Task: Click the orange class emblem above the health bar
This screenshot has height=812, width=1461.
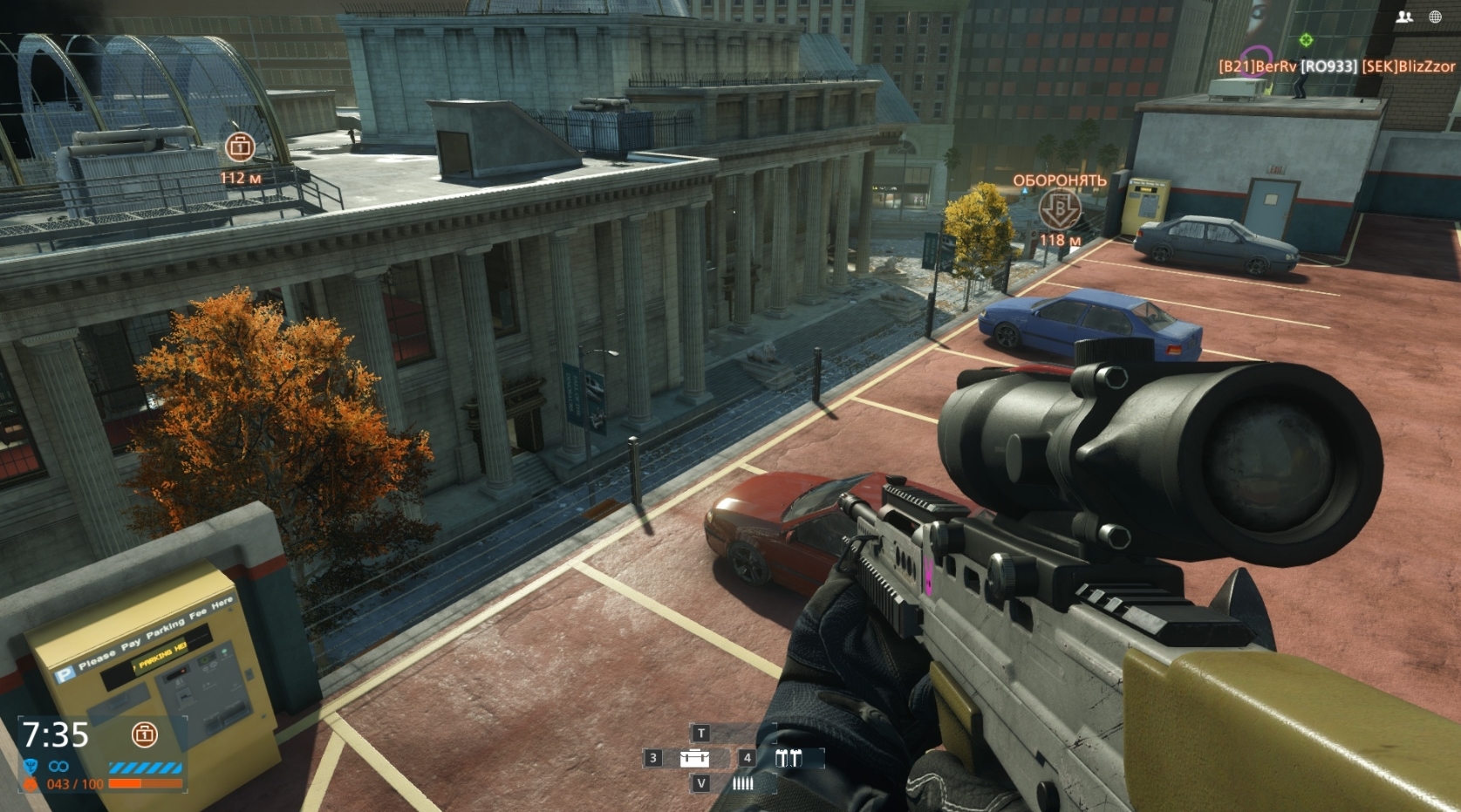Action: (x=31, y=783)
